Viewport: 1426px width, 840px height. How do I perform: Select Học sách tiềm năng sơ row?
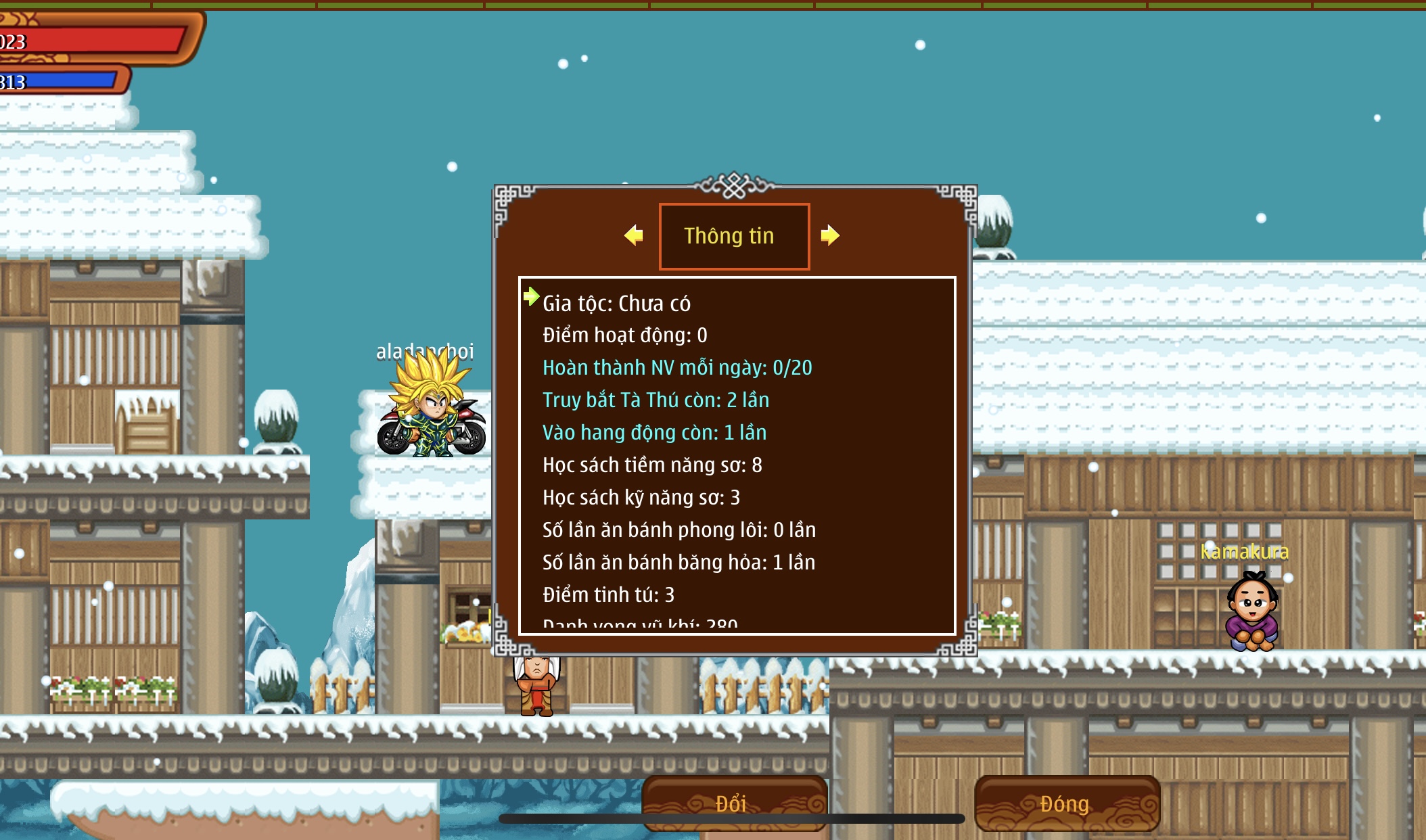pos(652,465)
